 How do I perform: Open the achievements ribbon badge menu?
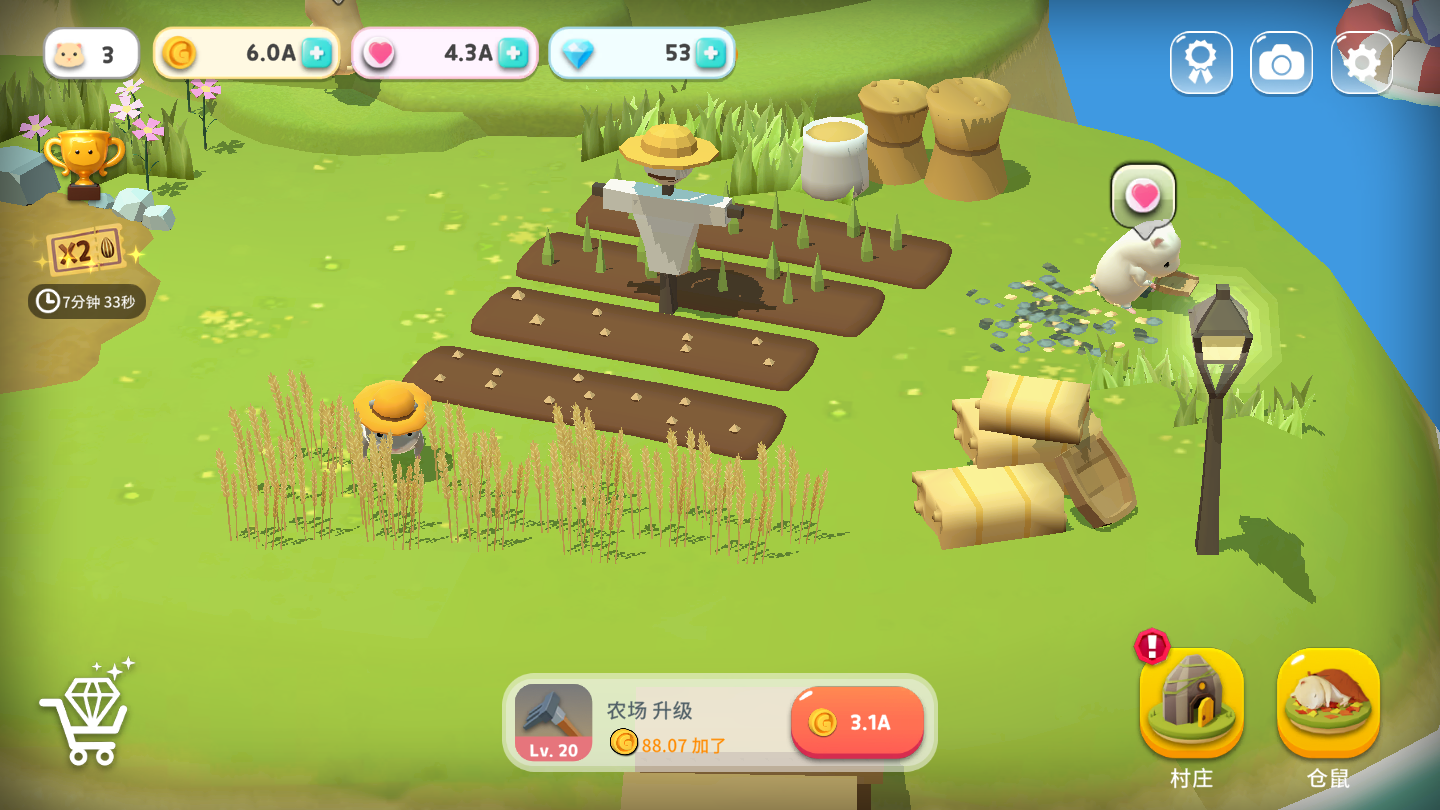(1201, 63)
